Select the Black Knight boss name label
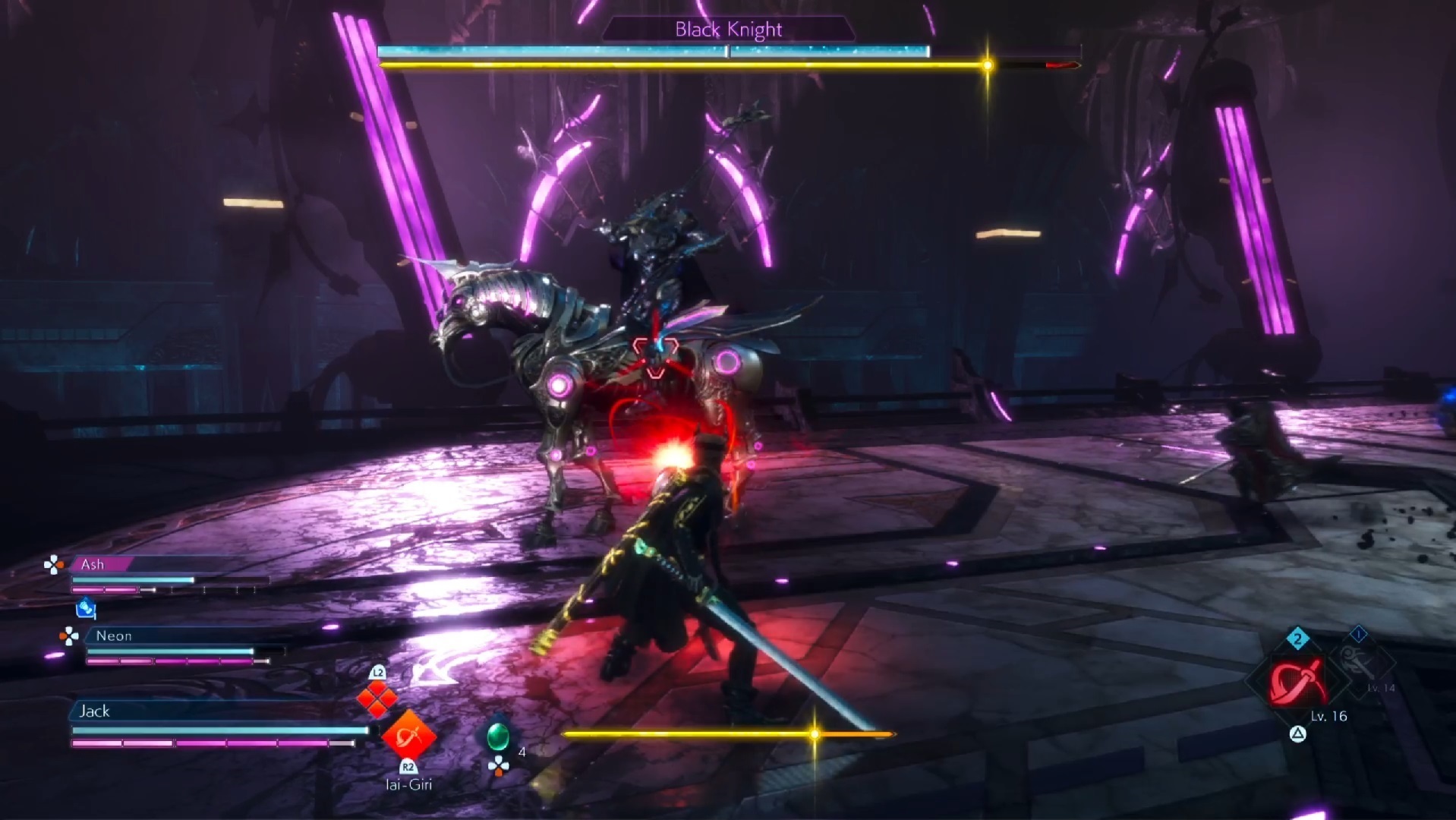This screenshot has width=1456, height=820. coord(728,30)
